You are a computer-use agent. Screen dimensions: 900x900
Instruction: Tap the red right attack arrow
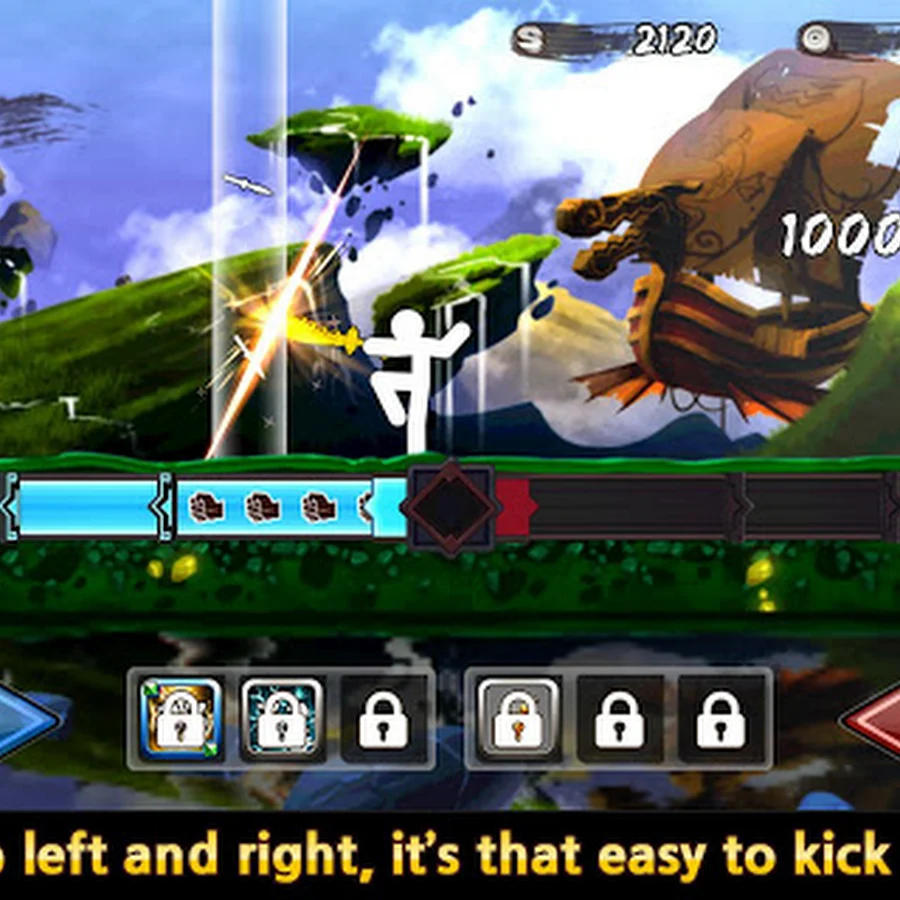[x=874, y=718]
